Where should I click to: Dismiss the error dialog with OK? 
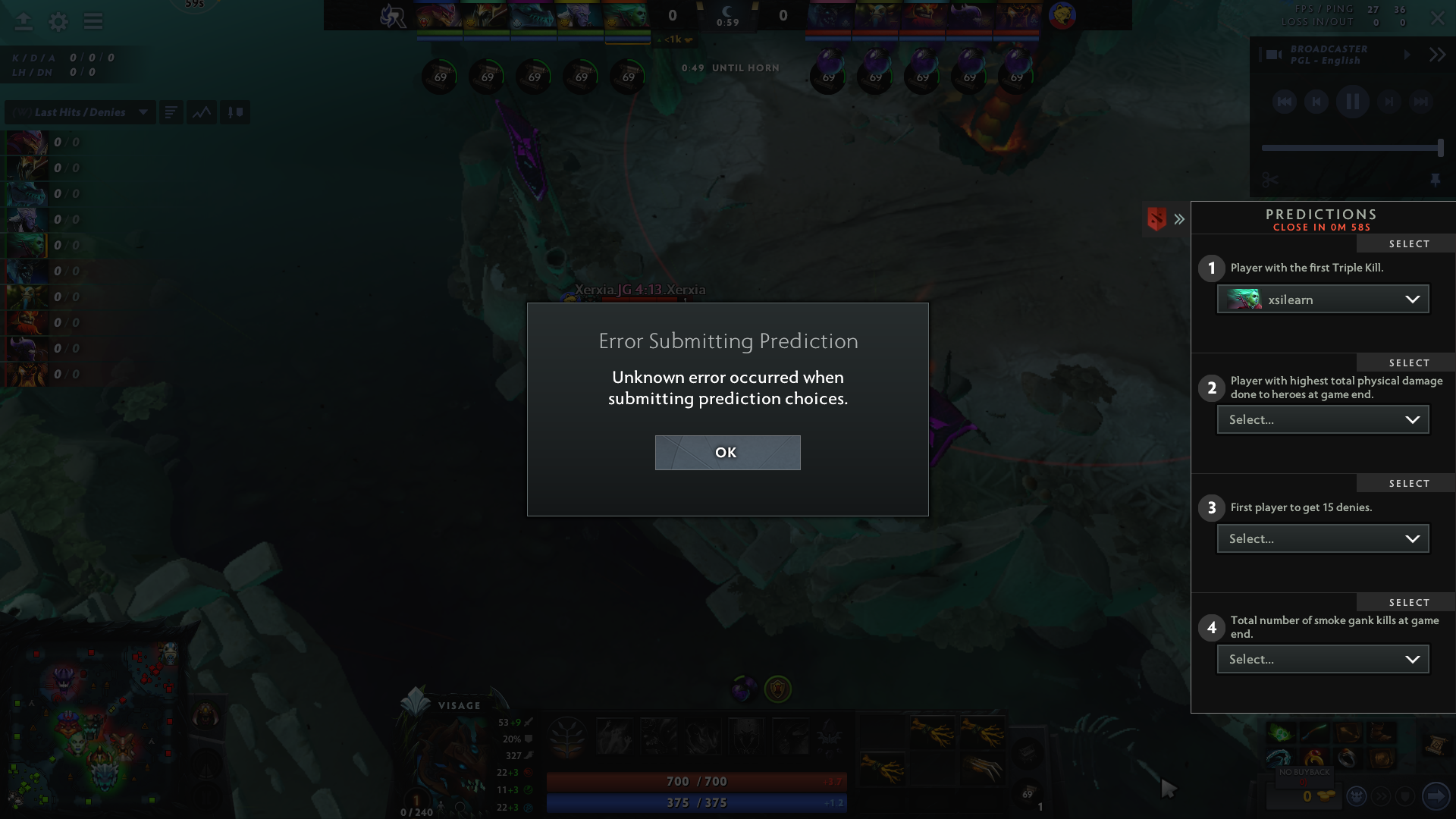726,452
